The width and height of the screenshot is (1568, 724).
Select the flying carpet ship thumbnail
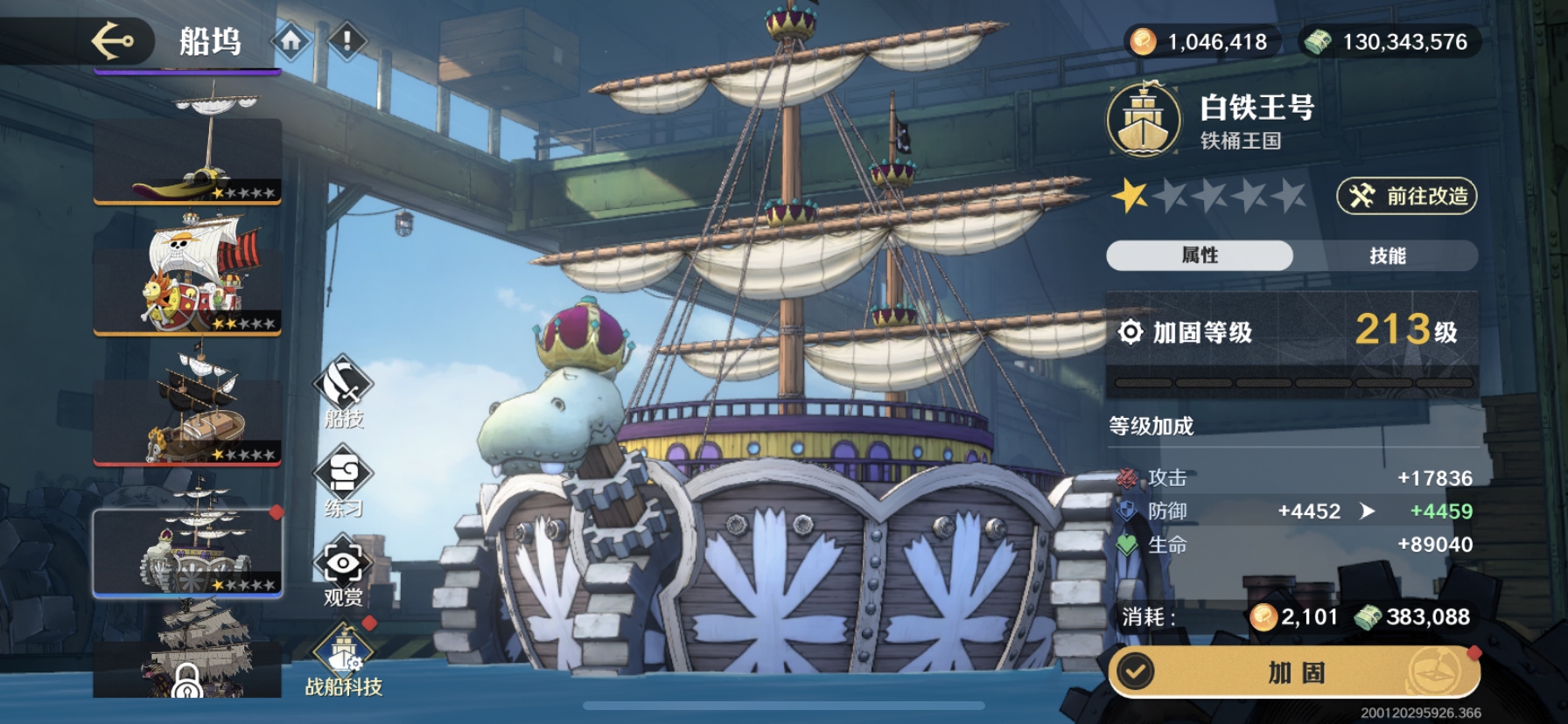coord(187,157)
